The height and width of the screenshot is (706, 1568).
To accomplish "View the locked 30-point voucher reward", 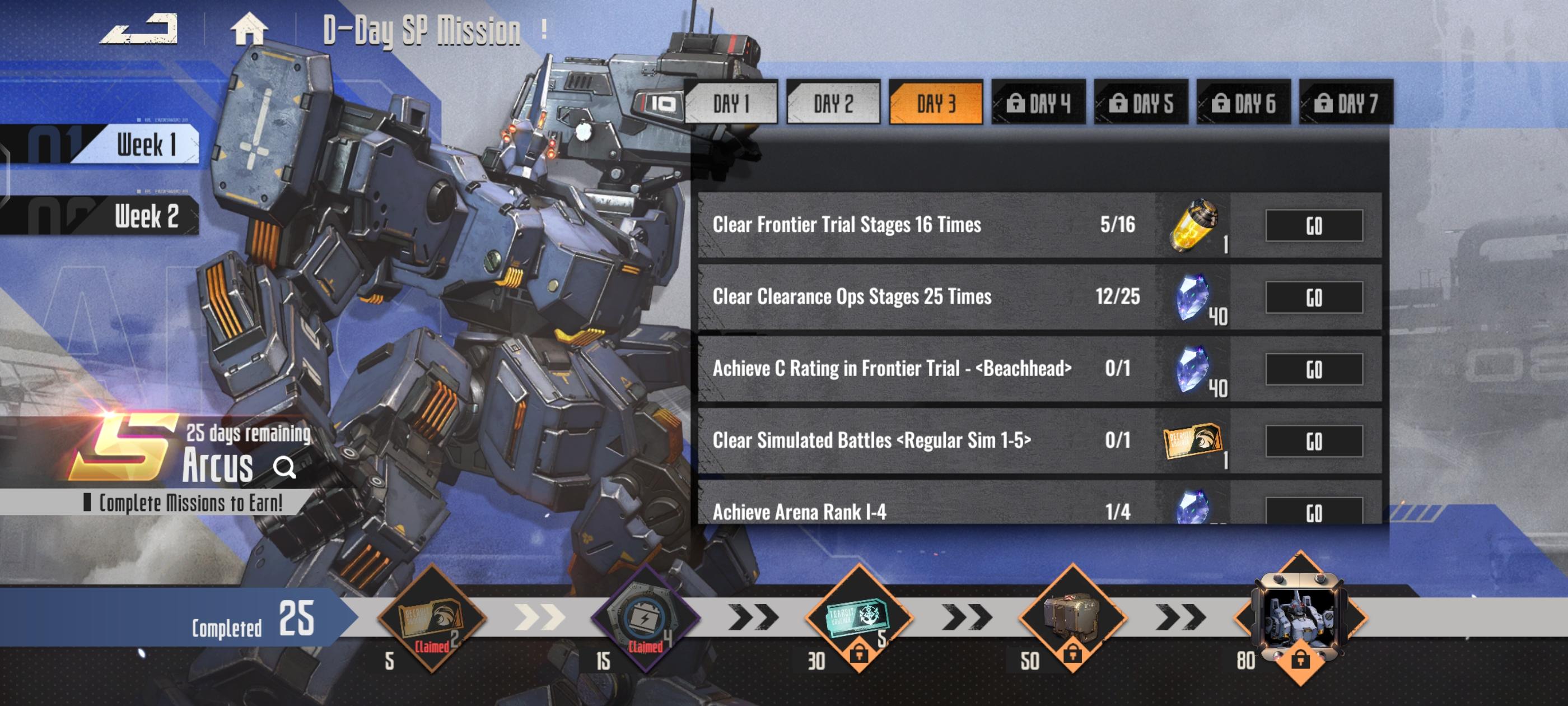I will coord(858,618).
